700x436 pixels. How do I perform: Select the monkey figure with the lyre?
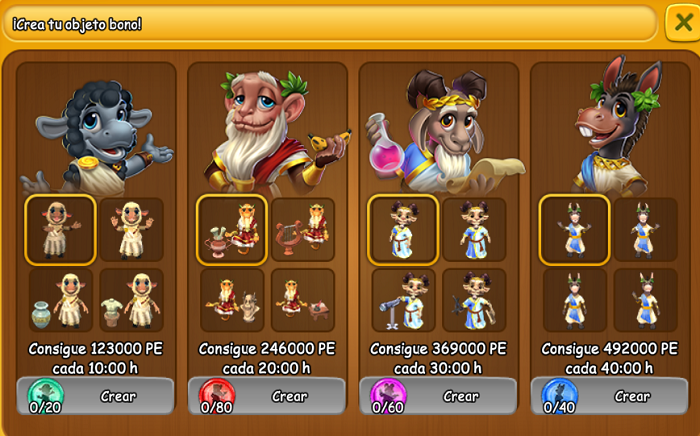pos(303,229)
